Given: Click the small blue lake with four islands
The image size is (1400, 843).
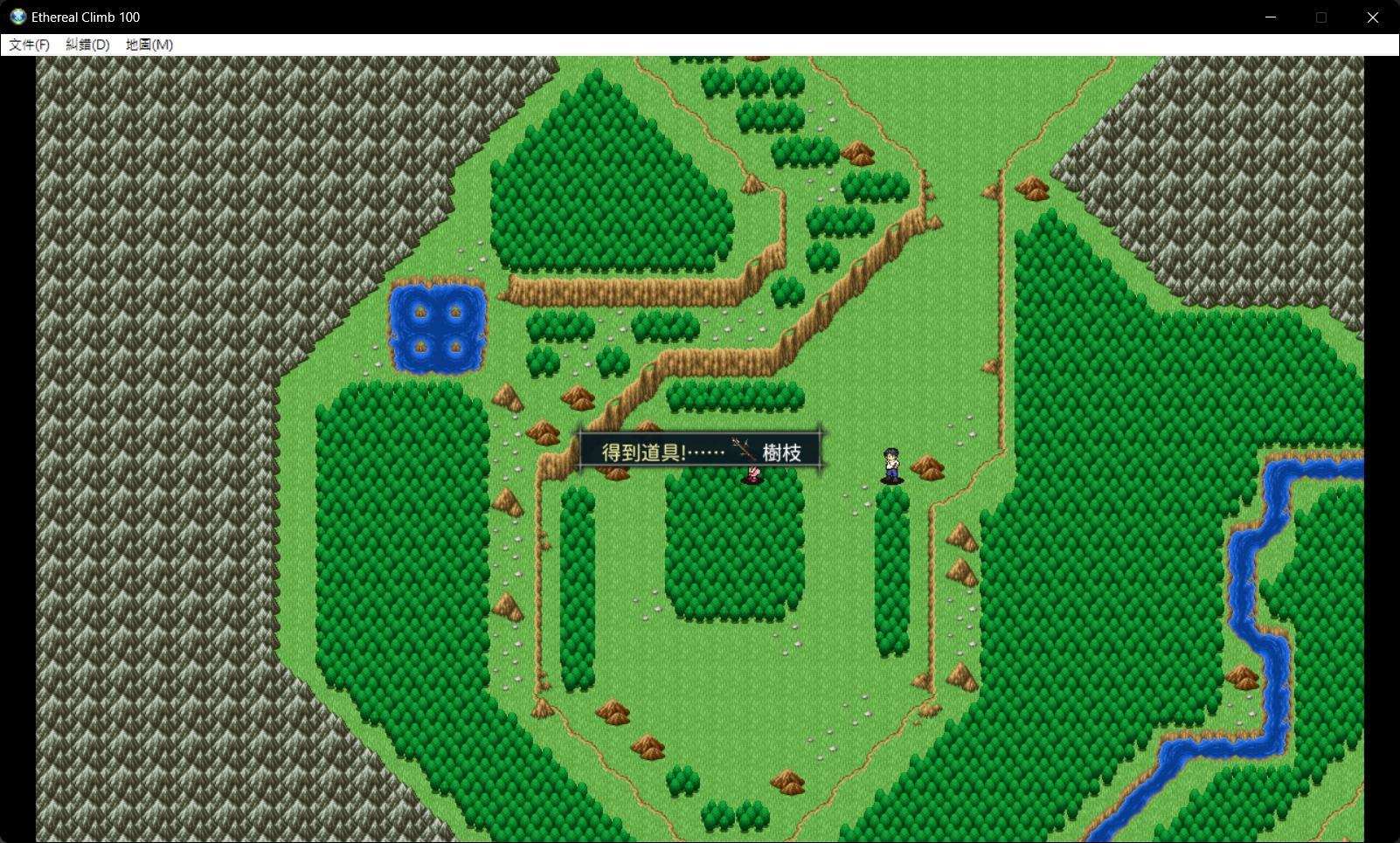Looking at the screenshot, I should [x=437, y=328].
